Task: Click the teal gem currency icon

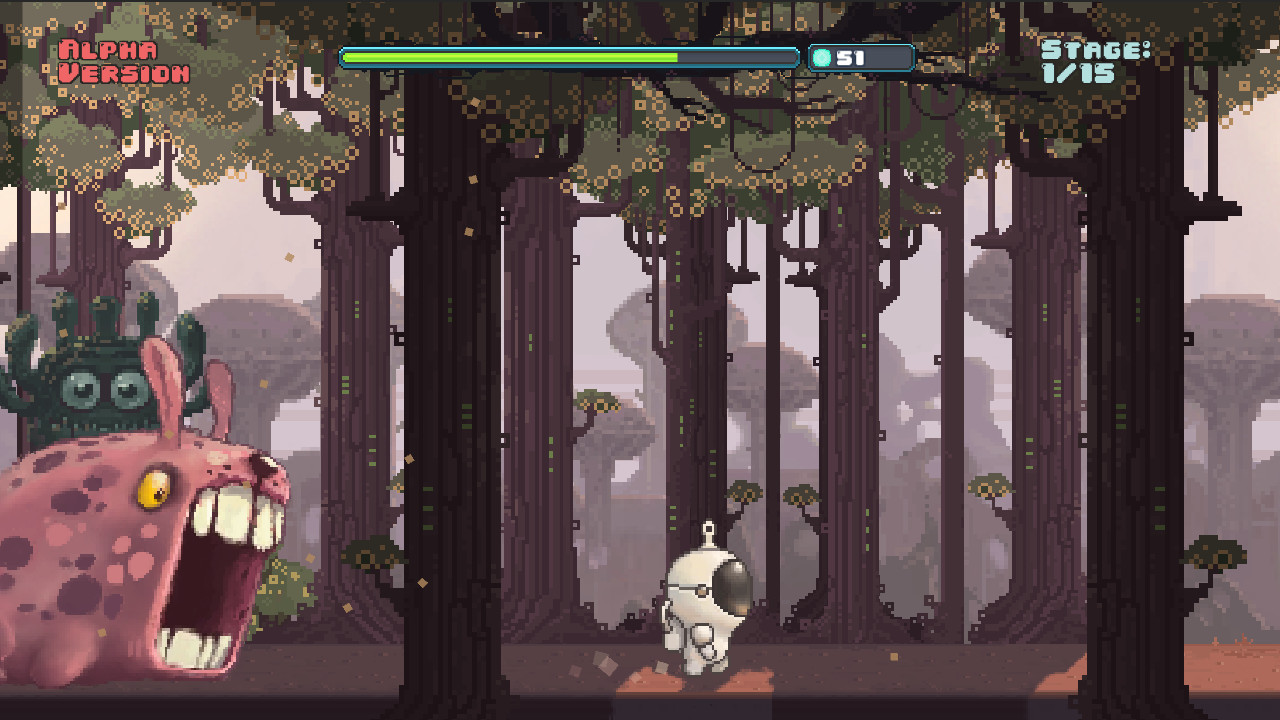Action: 822,57
